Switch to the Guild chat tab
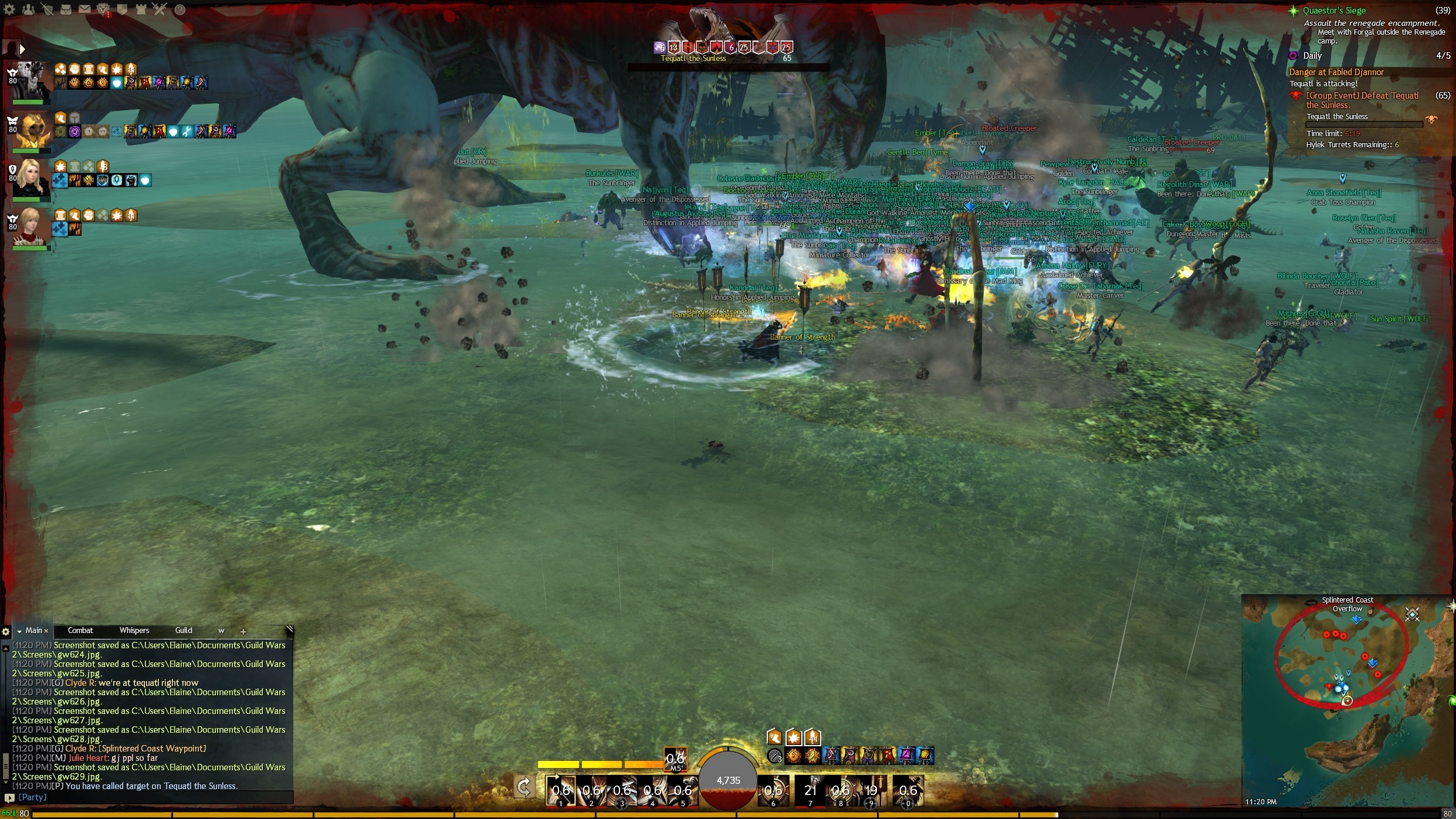 tap(184, 631)
